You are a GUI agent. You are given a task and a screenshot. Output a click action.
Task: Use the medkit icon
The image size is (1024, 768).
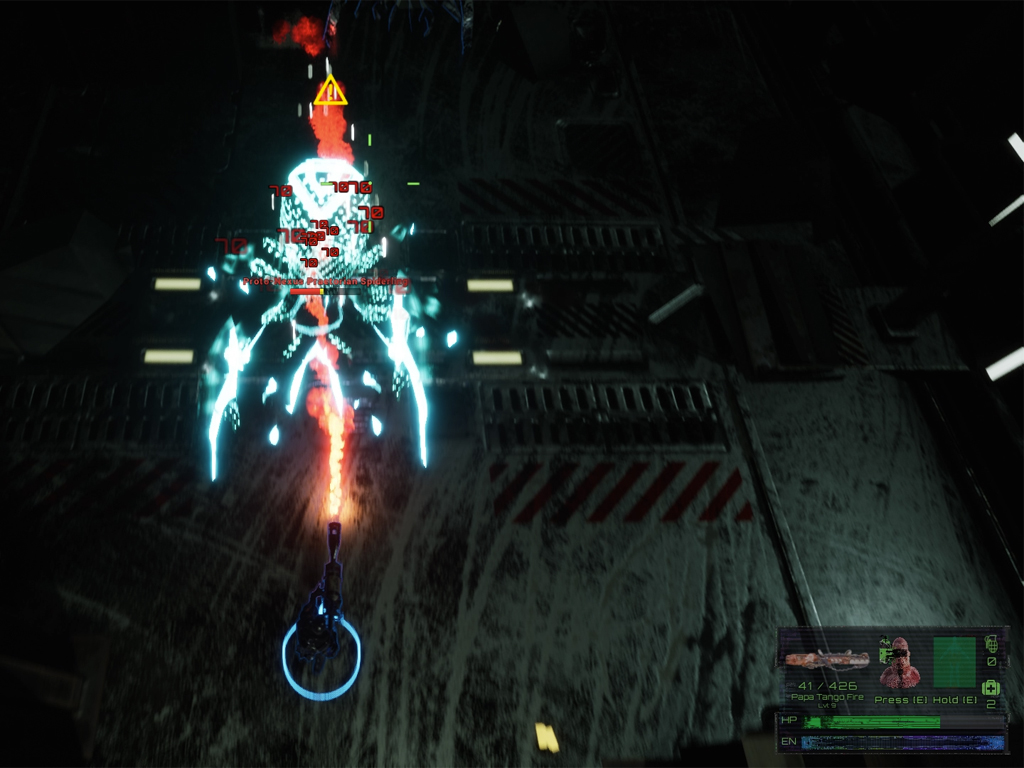pyautogui.click(x=991, y=687)
